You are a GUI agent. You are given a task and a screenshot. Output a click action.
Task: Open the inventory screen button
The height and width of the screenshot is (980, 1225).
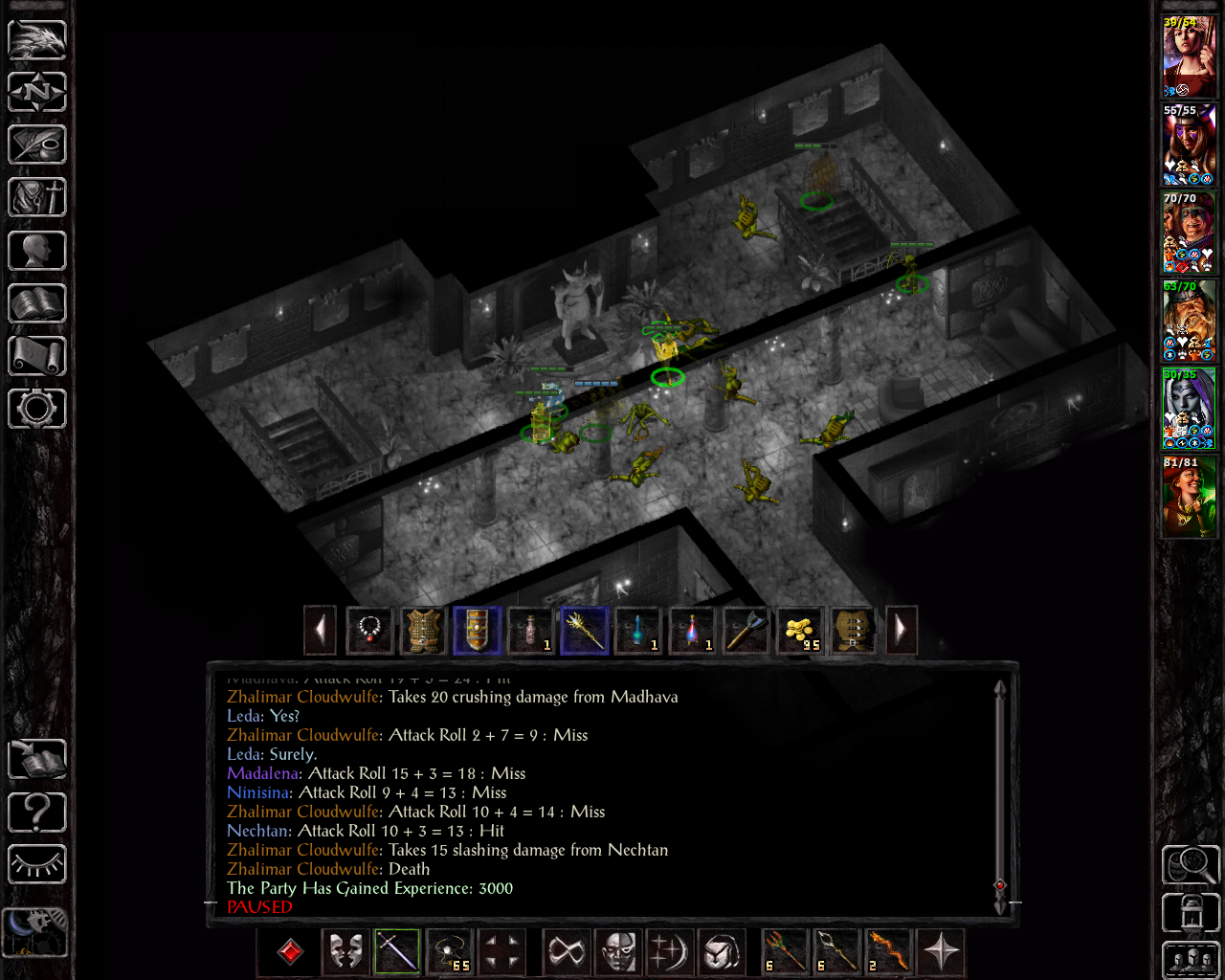[37, 198]
